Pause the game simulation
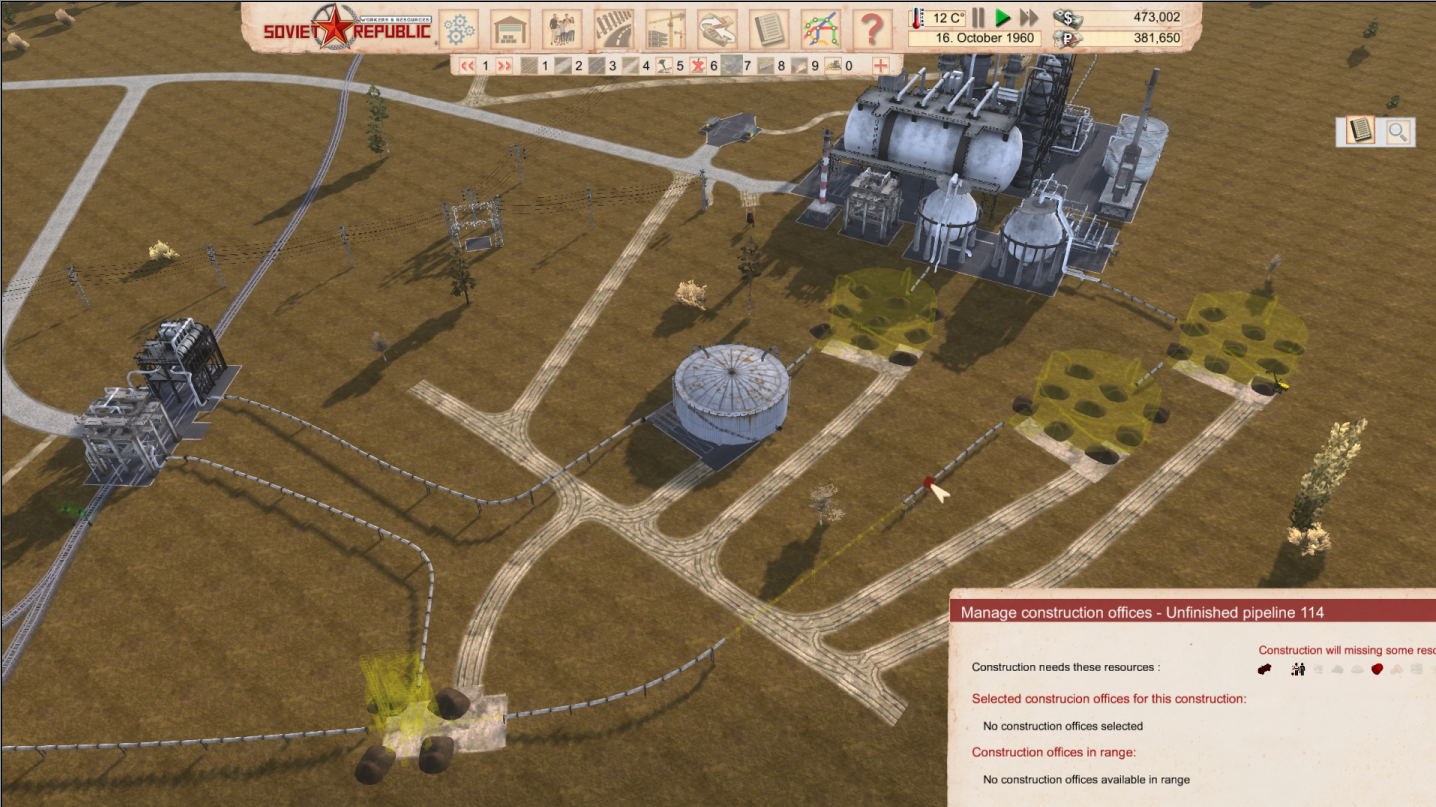The height and width of the screenshot is (807, 1436). 978,18
